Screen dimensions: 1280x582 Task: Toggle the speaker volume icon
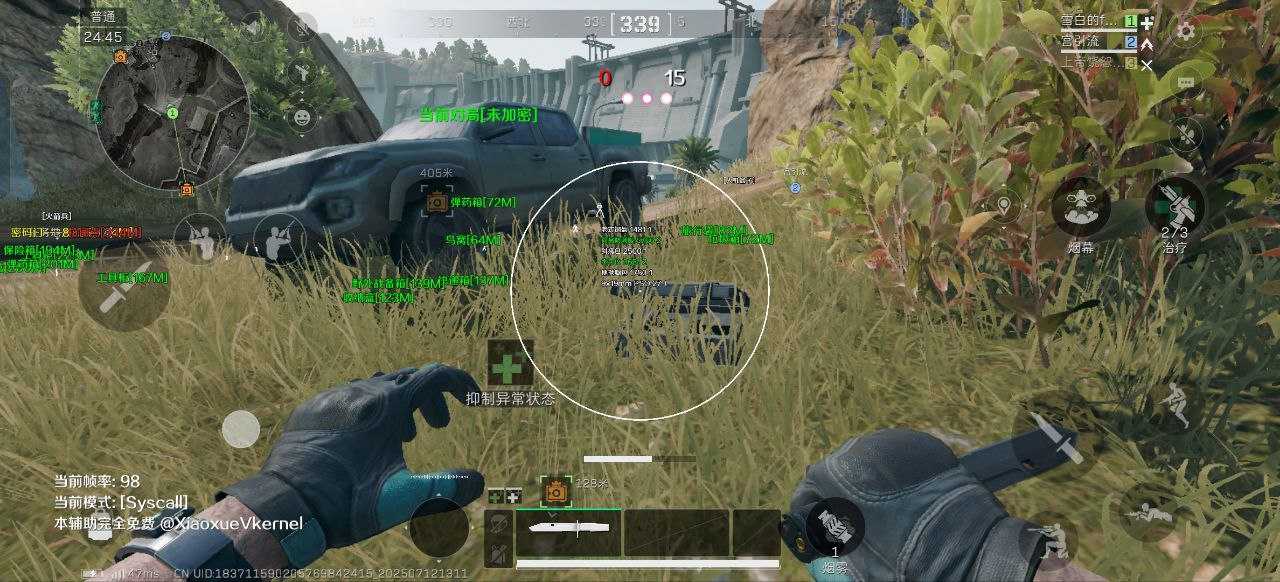pyautogui.click(x=253, y=26)
